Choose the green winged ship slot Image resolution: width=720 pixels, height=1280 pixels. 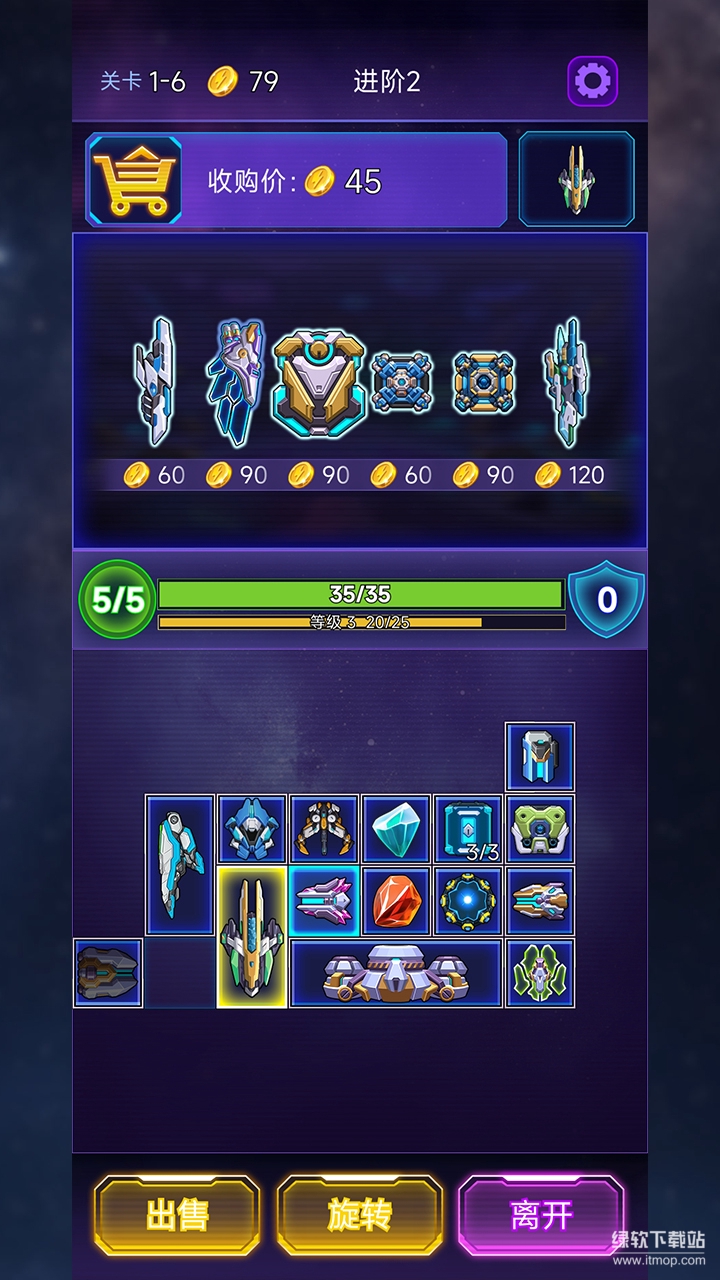pyautogui.click(x=540, y=973)
